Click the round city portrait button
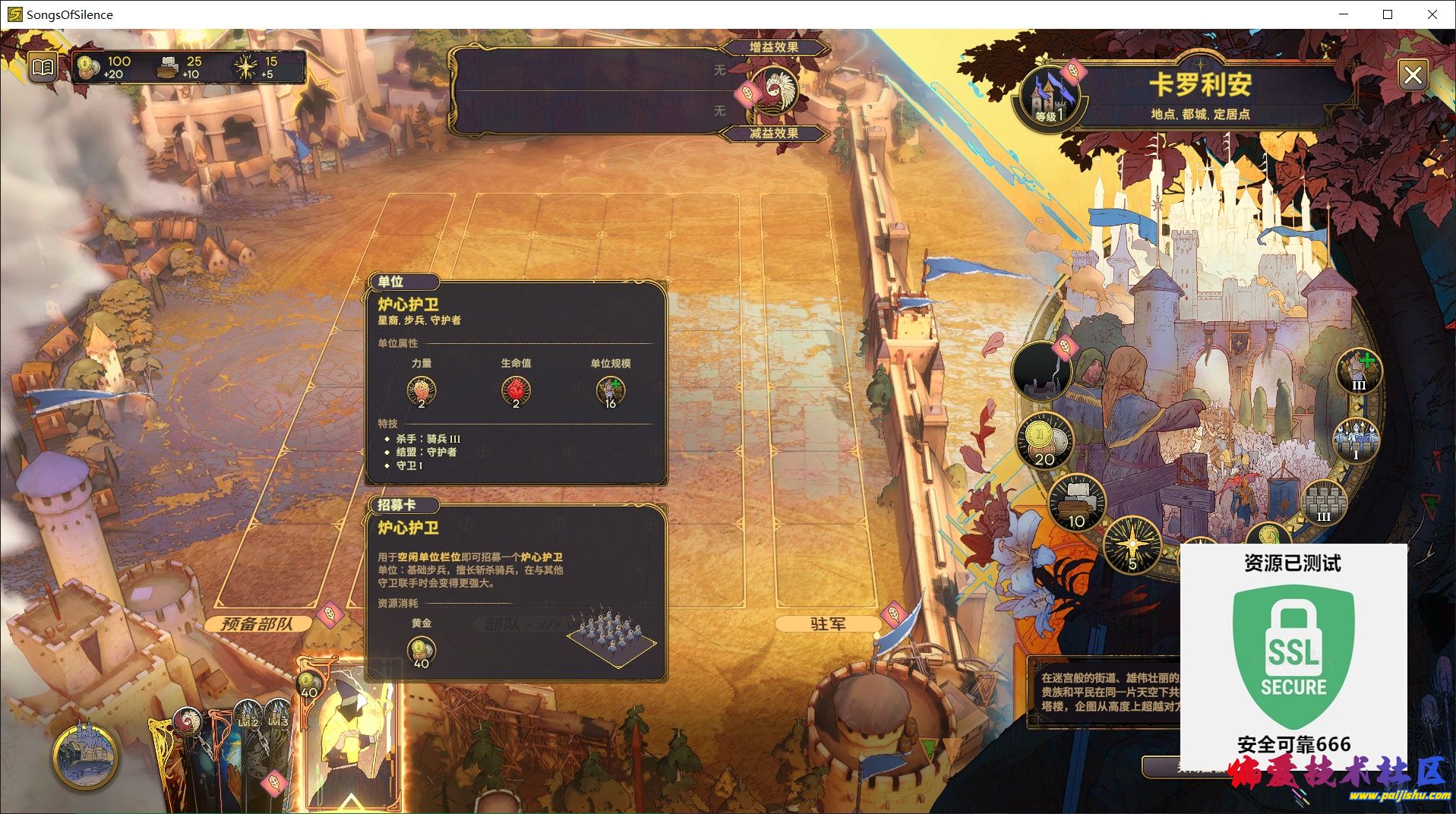Screen dimensions: 1456x814 click(x=85, y=756)
